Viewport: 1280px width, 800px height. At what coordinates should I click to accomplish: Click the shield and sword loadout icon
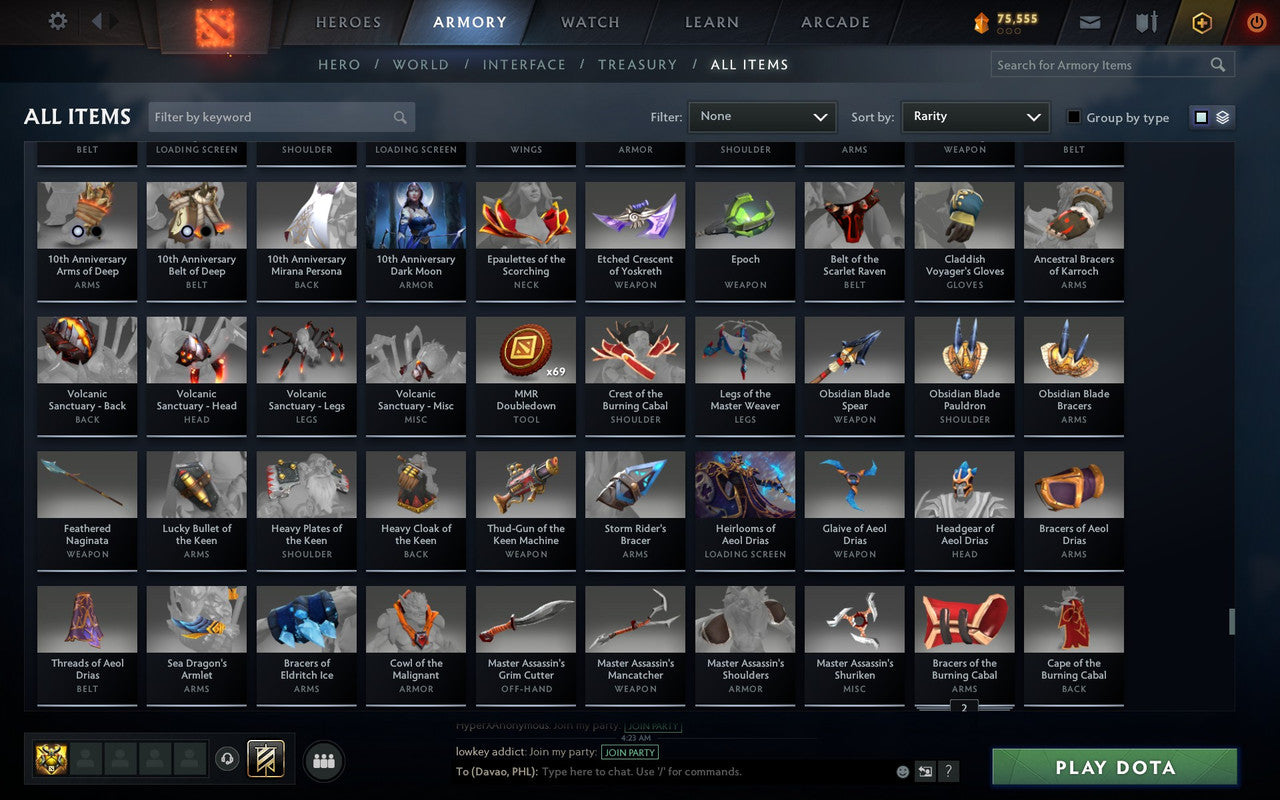coord(1146,22)
